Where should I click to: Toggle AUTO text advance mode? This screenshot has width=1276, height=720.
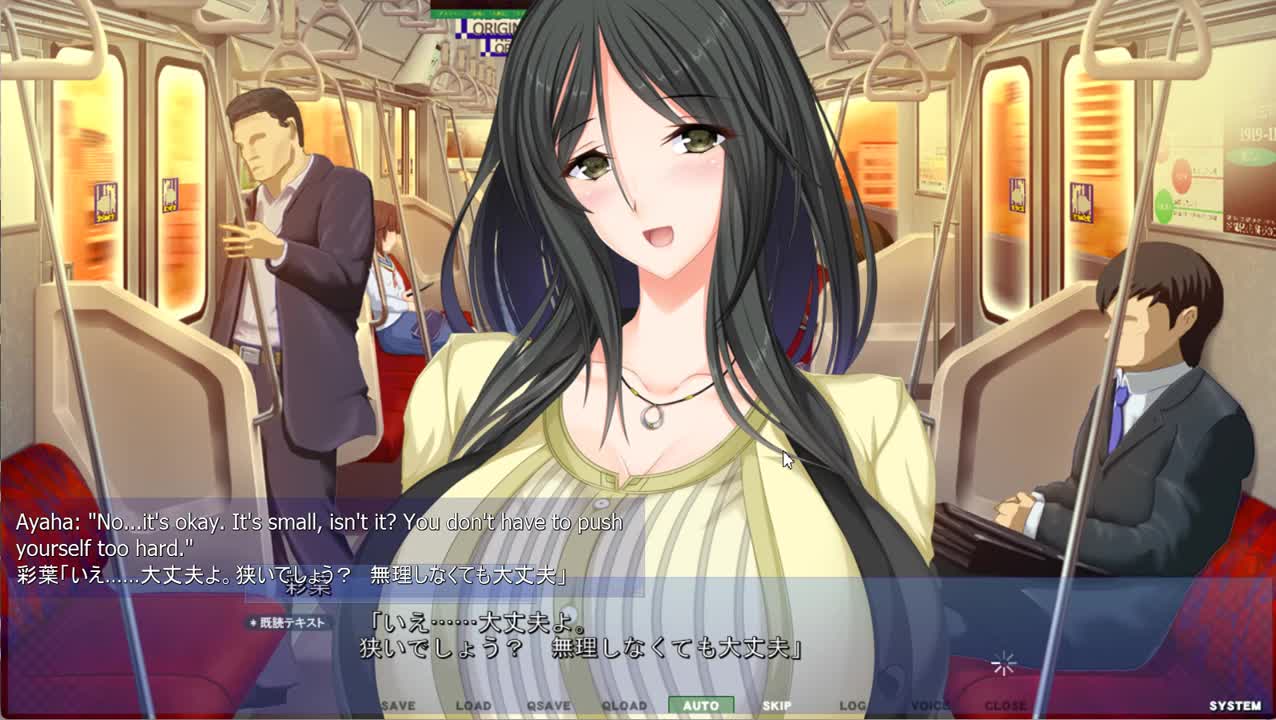coord(700,706)
